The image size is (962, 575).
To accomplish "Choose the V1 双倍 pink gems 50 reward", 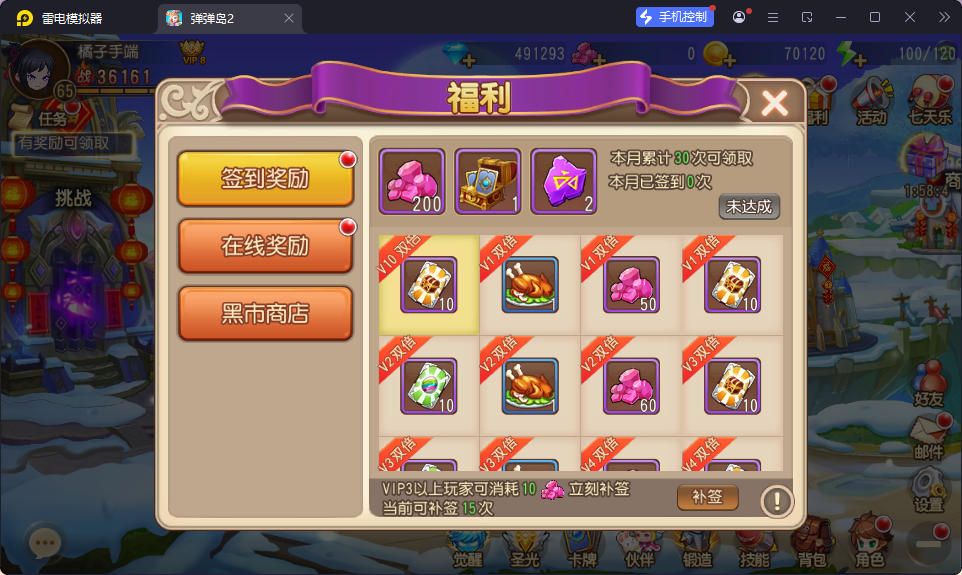I will [x=631, y=285].
